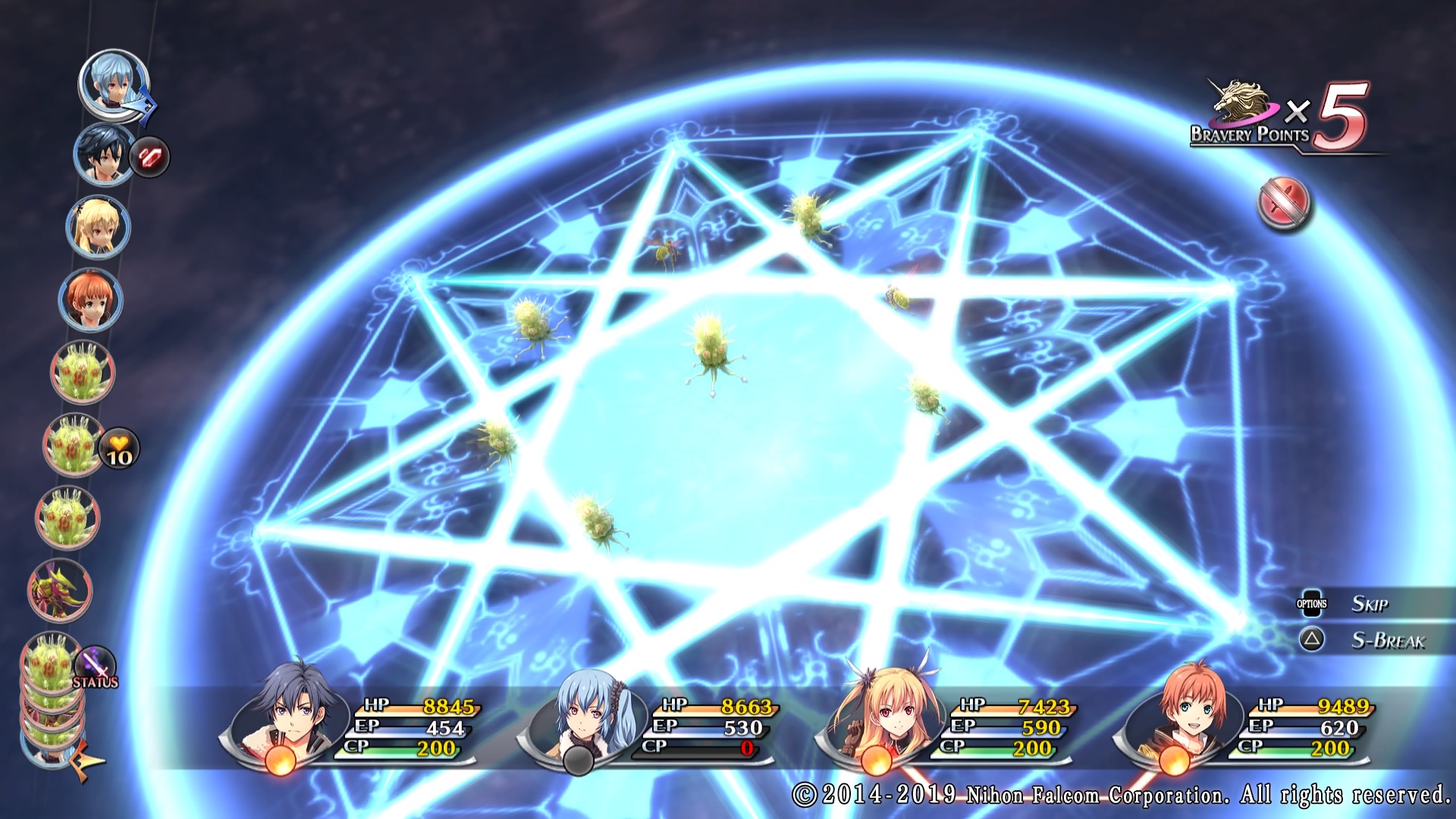Click the heart 10 turn bonus icon

point(119,449)
